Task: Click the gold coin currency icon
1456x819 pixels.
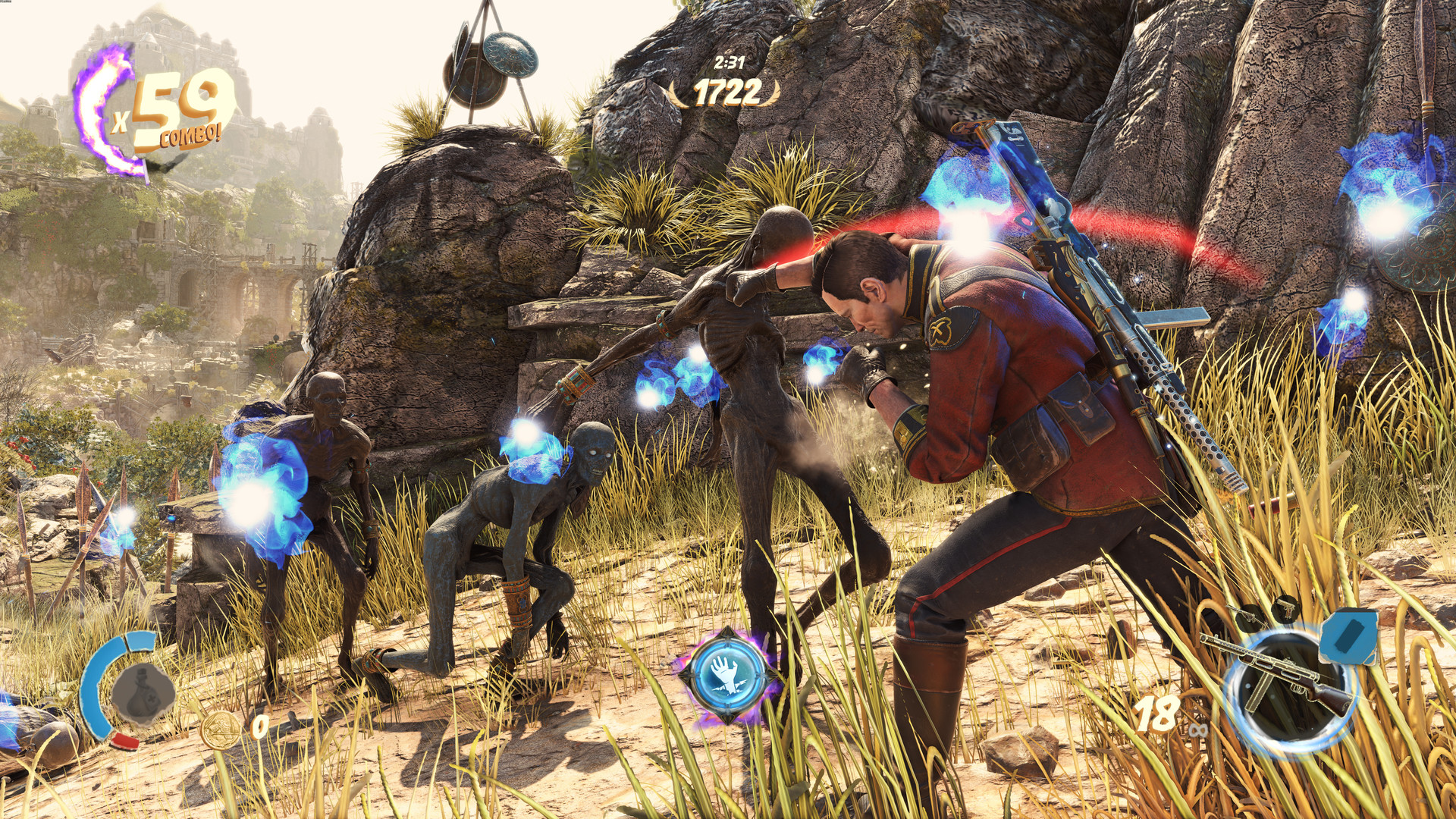Action: click(221, 730)
